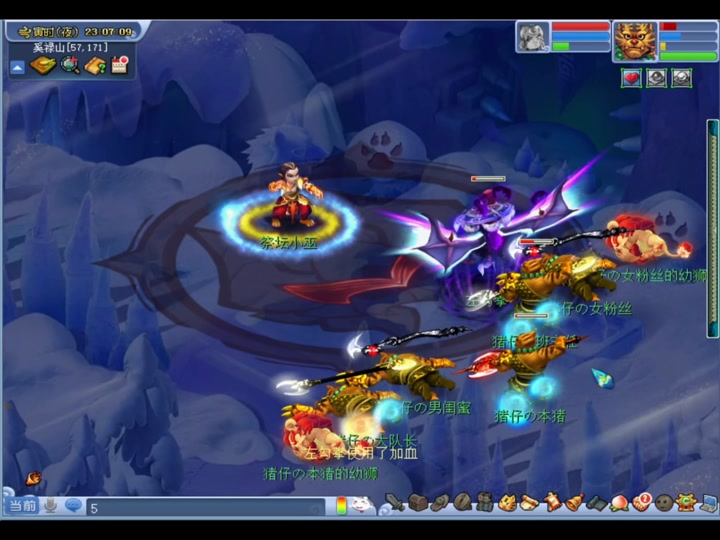Click inside the chat input field
Image resolution: width=720 pixels, height=540 pixels.
click(200, 507)
